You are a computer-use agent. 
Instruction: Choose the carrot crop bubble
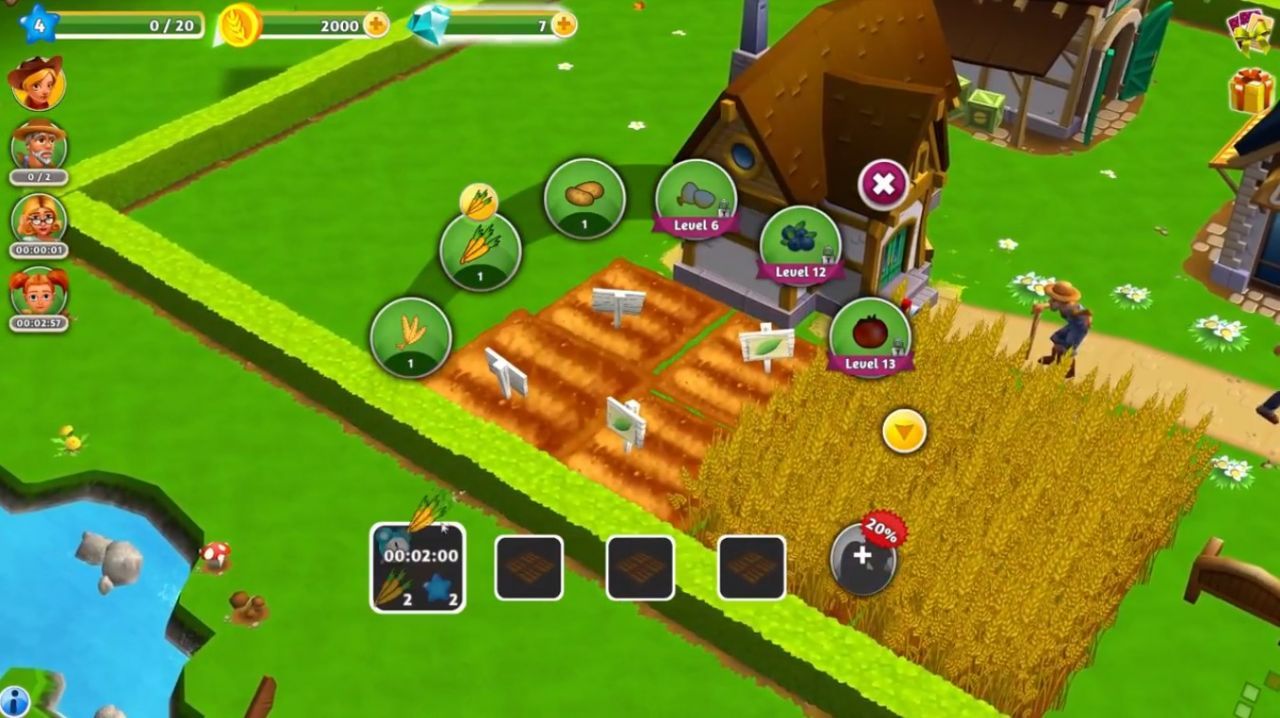pyautogui.click(x=480, y=251)
